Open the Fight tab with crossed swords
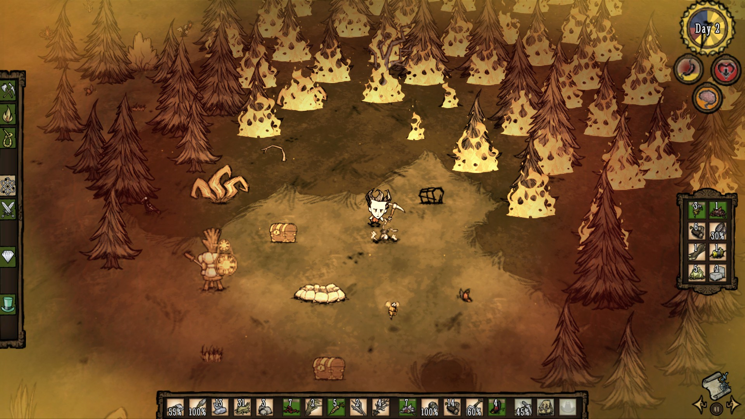Viewport: 745px width, 419px height. tap(8, 209)
